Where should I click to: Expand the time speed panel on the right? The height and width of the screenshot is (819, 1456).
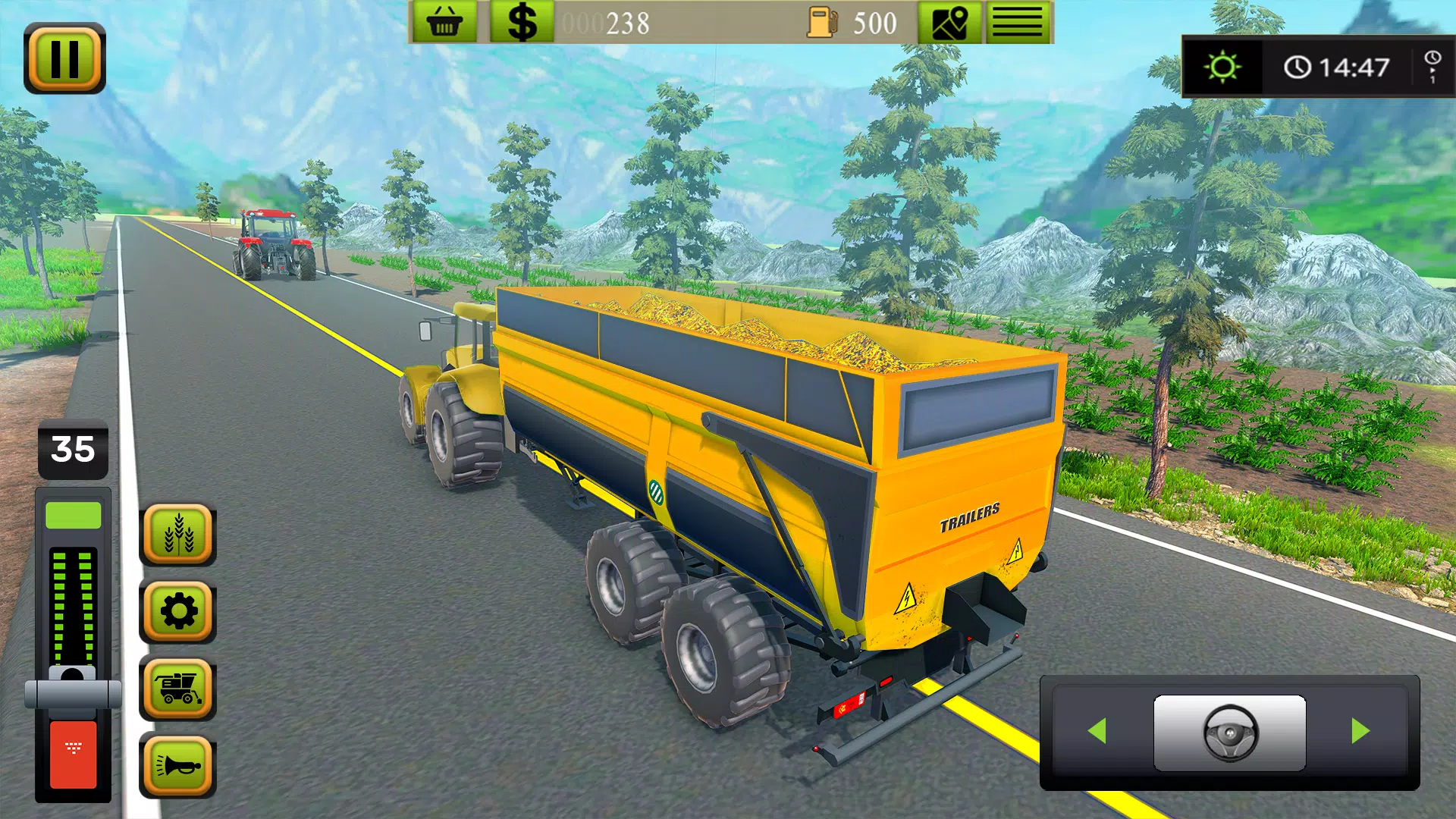coord(1432,67)
